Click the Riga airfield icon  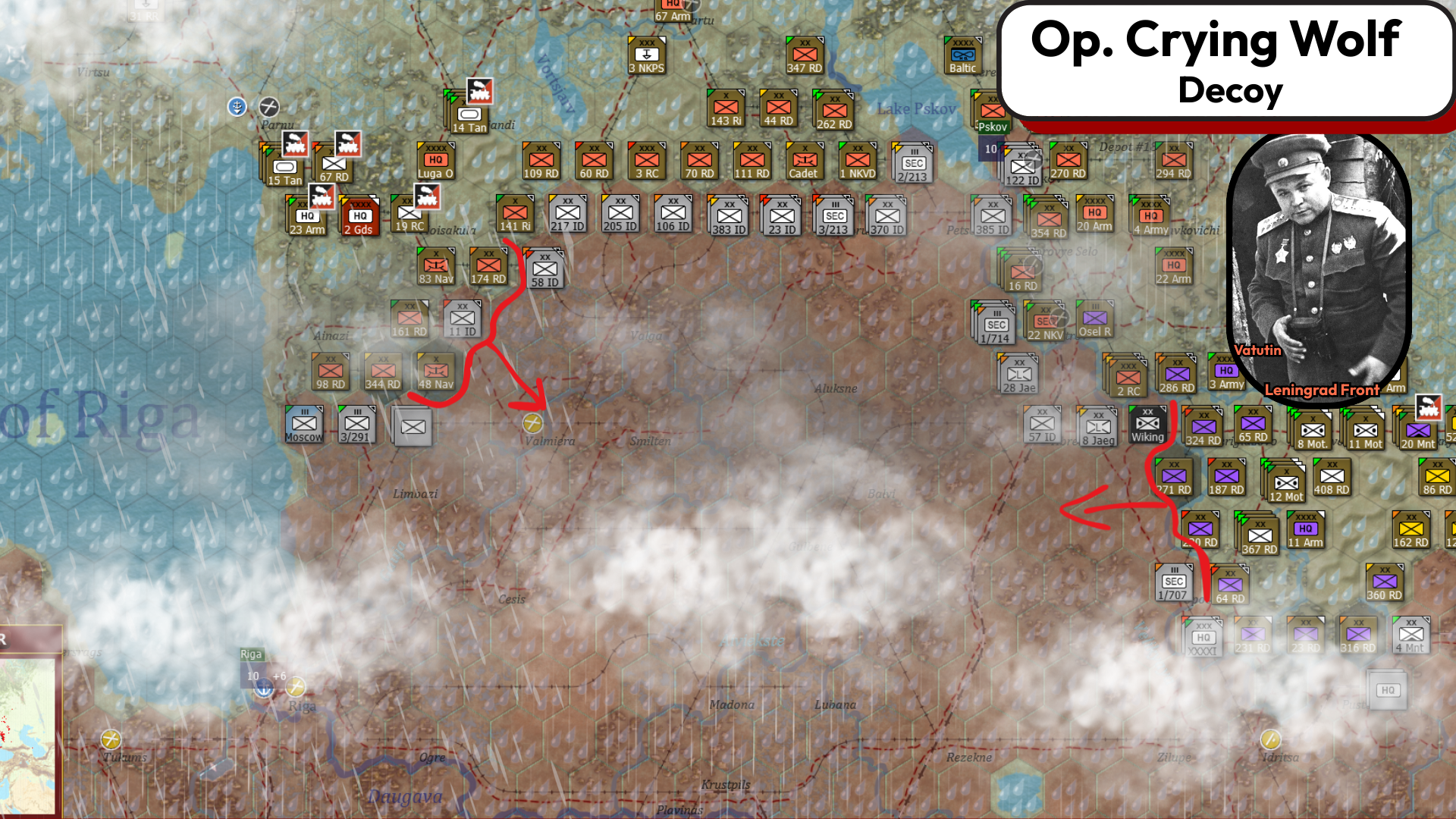[x=296, y=687]
